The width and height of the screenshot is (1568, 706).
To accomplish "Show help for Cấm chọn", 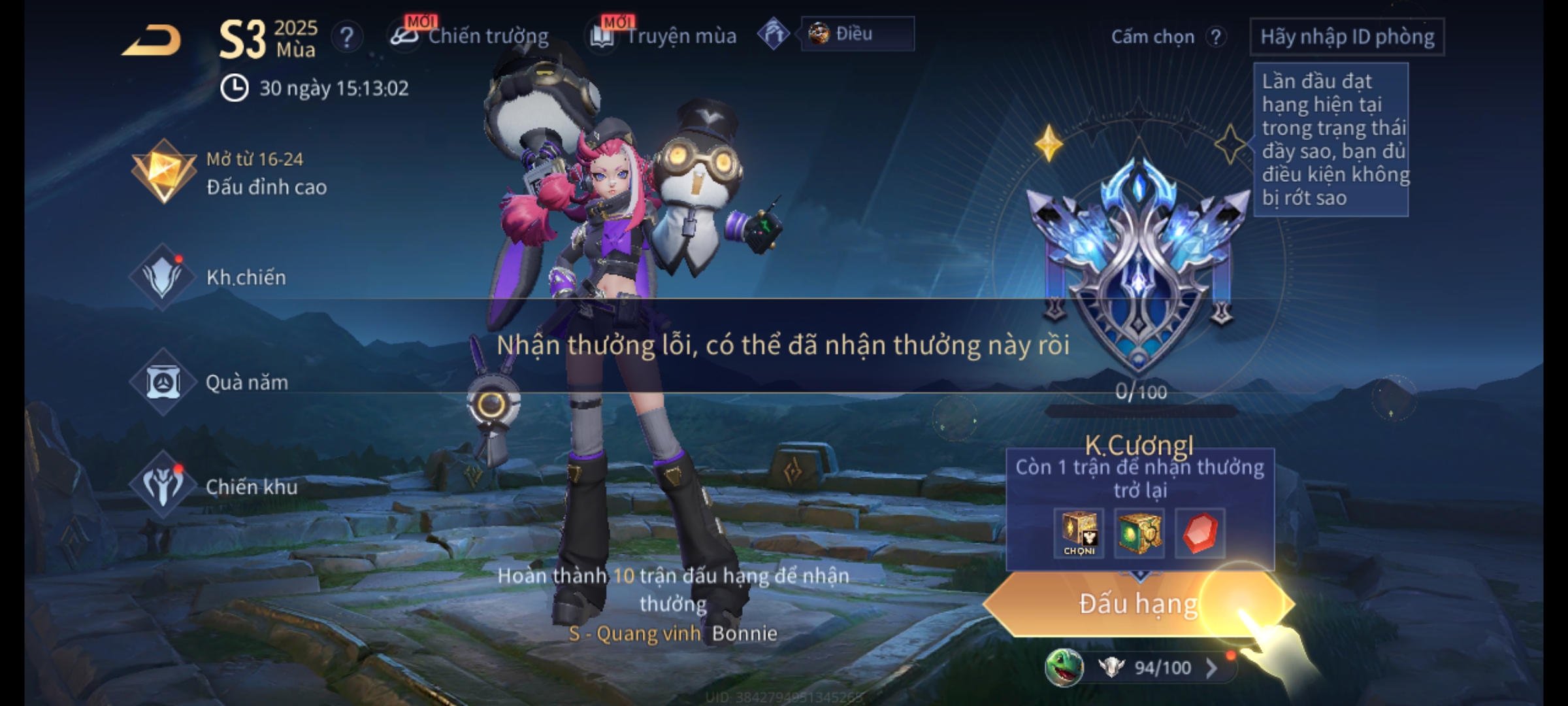I will [x=1215, y=37].
